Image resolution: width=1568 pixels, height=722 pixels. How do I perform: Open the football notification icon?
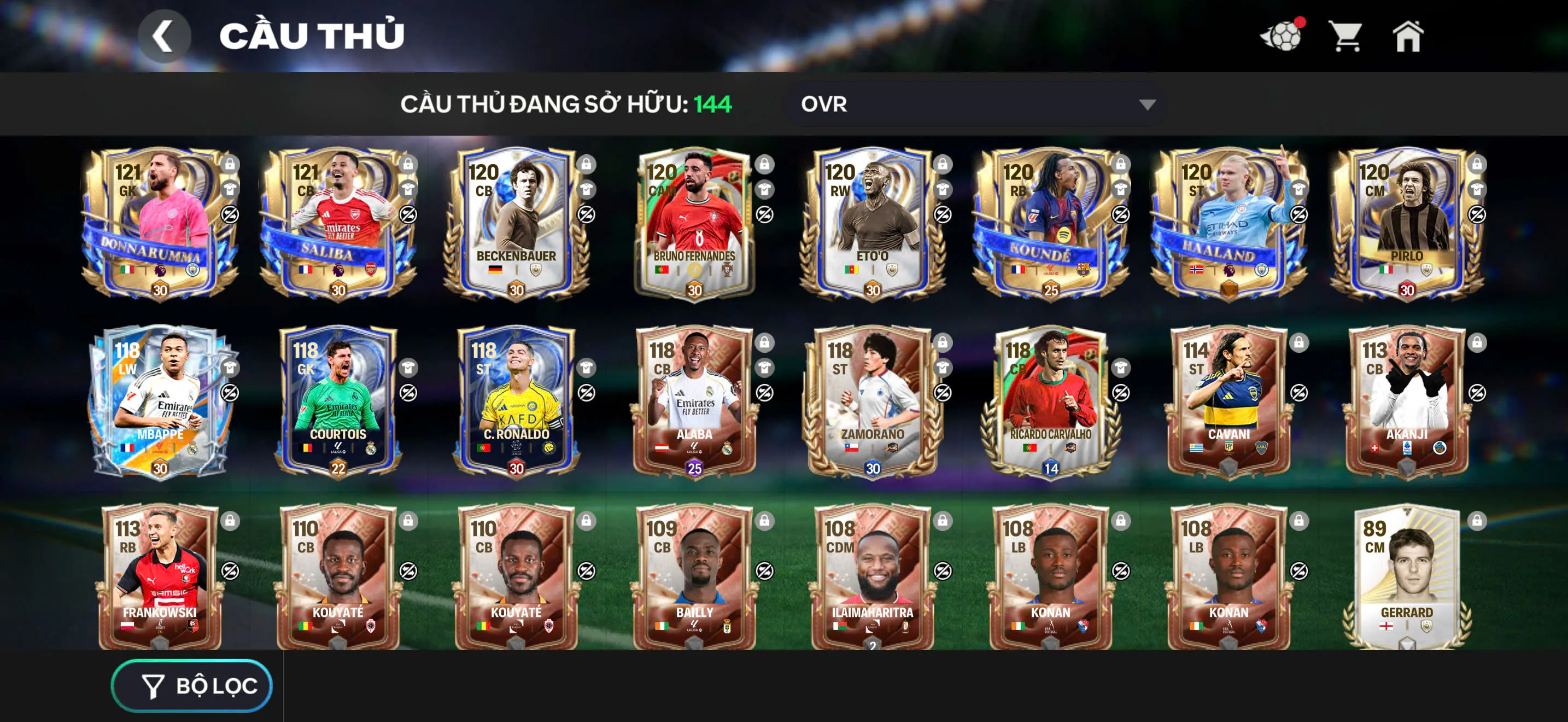tap(1282, 37)
